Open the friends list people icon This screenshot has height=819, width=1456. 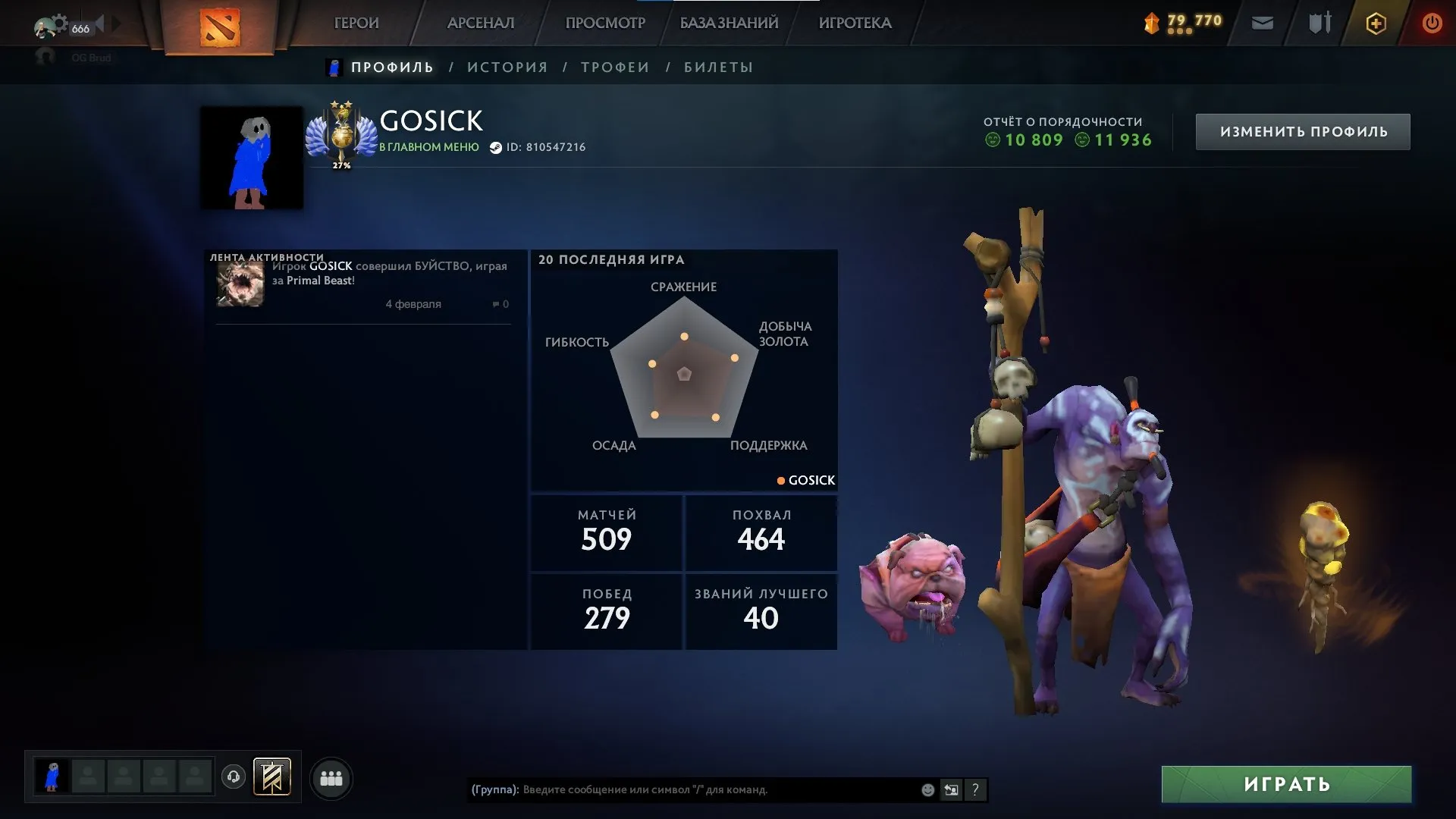[331, 777]
